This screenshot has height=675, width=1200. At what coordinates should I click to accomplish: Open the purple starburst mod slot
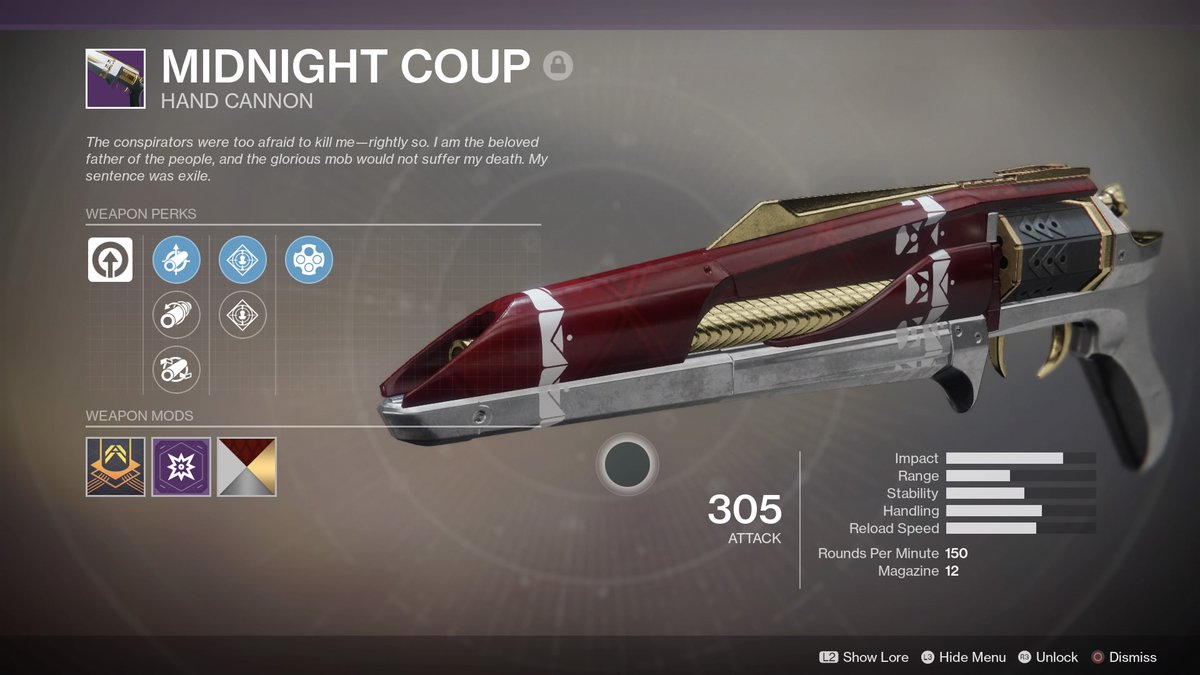(181, 467)
